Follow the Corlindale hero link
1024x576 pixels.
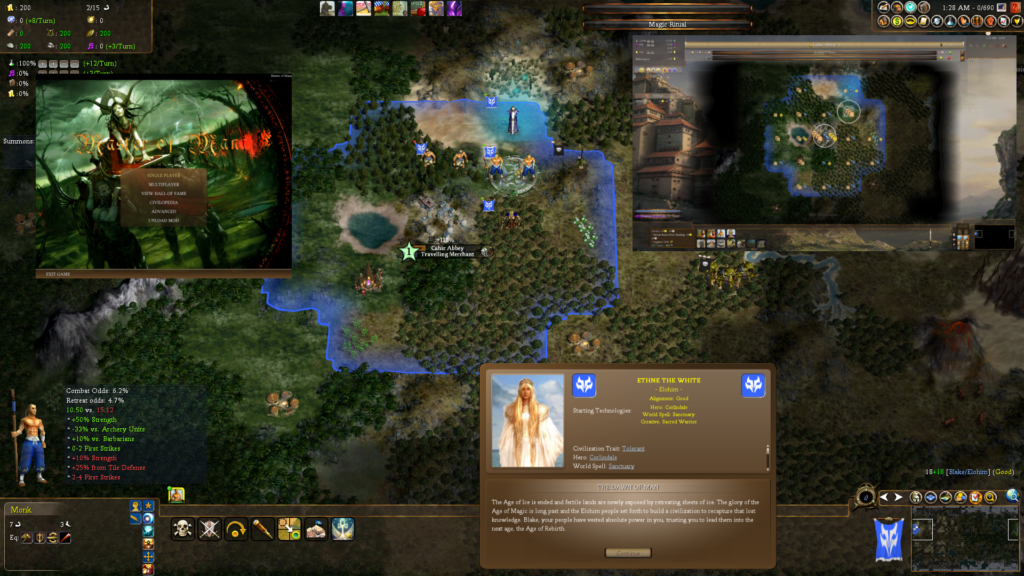click(602, 457)
